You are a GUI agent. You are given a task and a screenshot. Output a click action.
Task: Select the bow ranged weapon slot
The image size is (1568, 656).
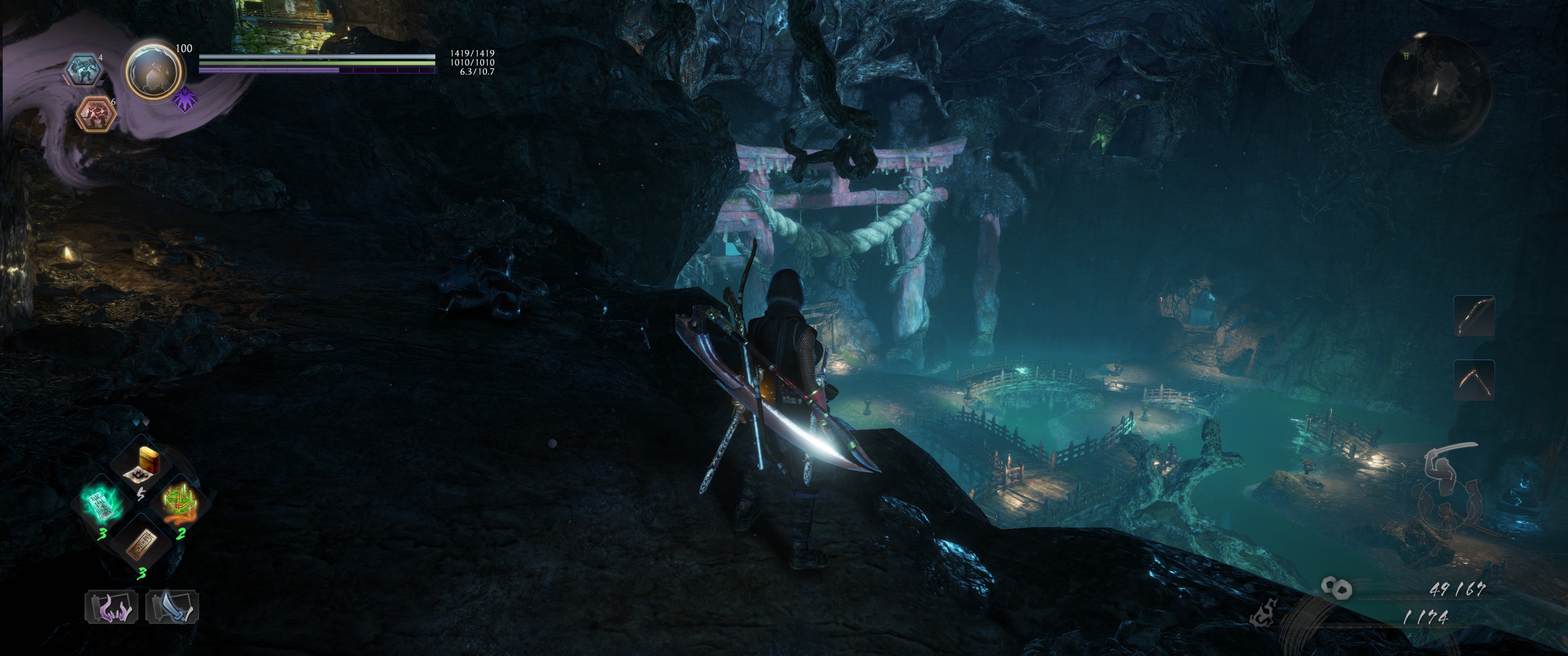click(x=1474, y=316)
